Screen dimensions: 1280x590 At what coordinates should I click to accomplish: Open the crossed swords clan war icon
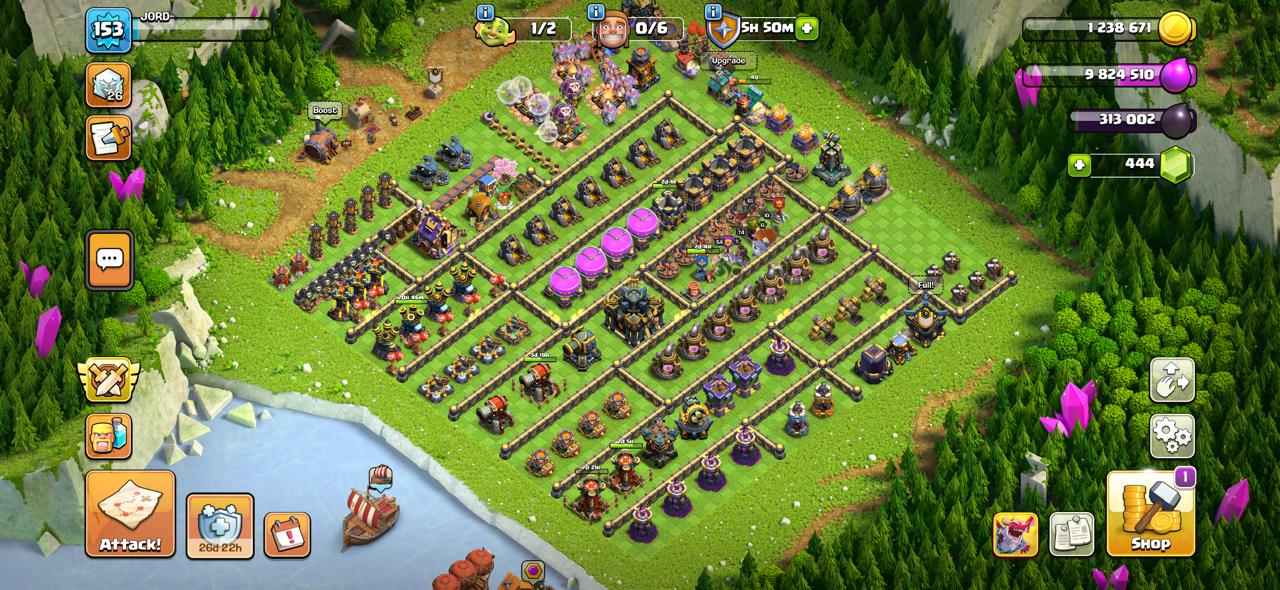pos(108,380)
